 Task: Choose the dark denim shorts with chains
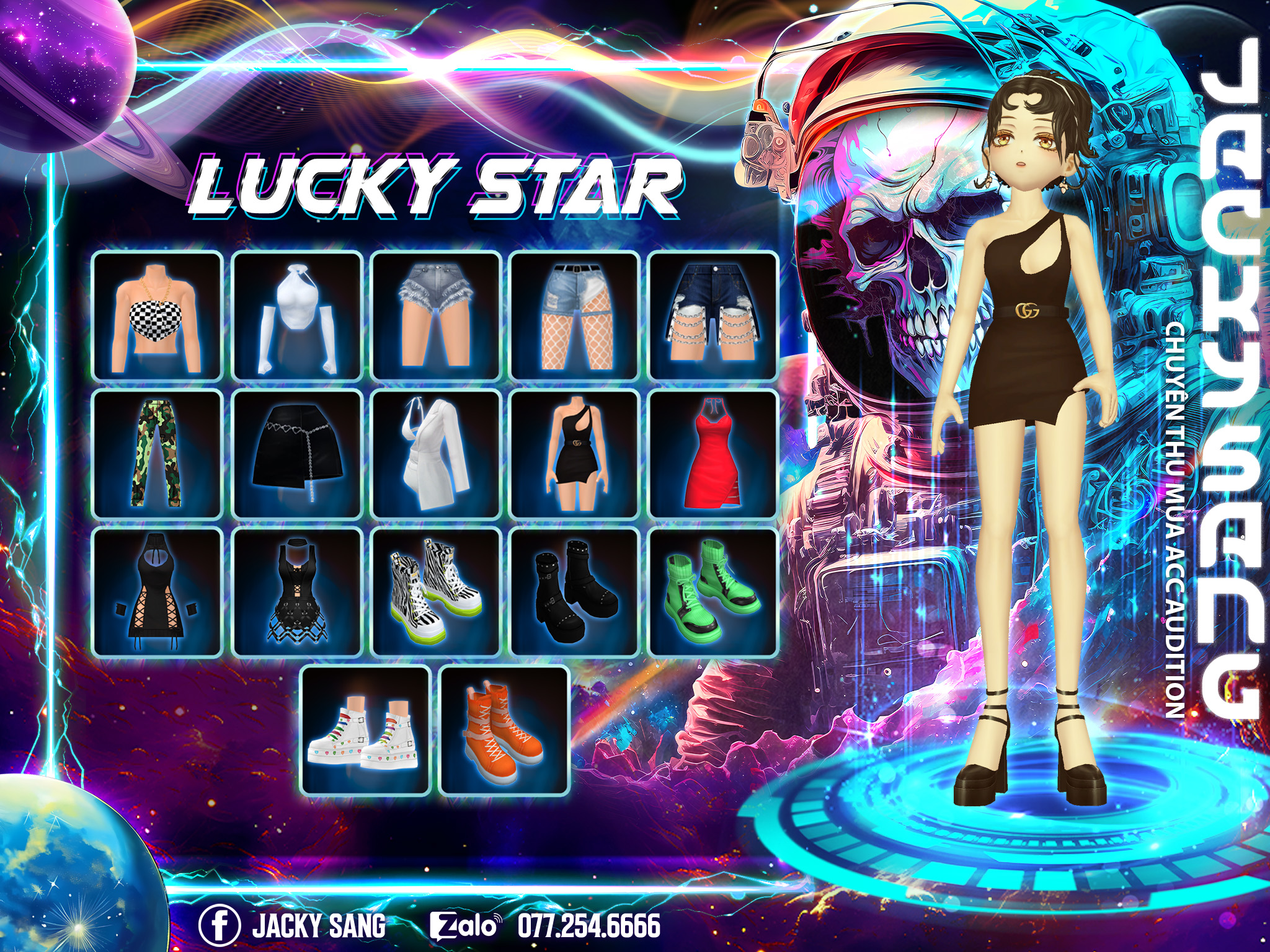(x=713, y=315)
